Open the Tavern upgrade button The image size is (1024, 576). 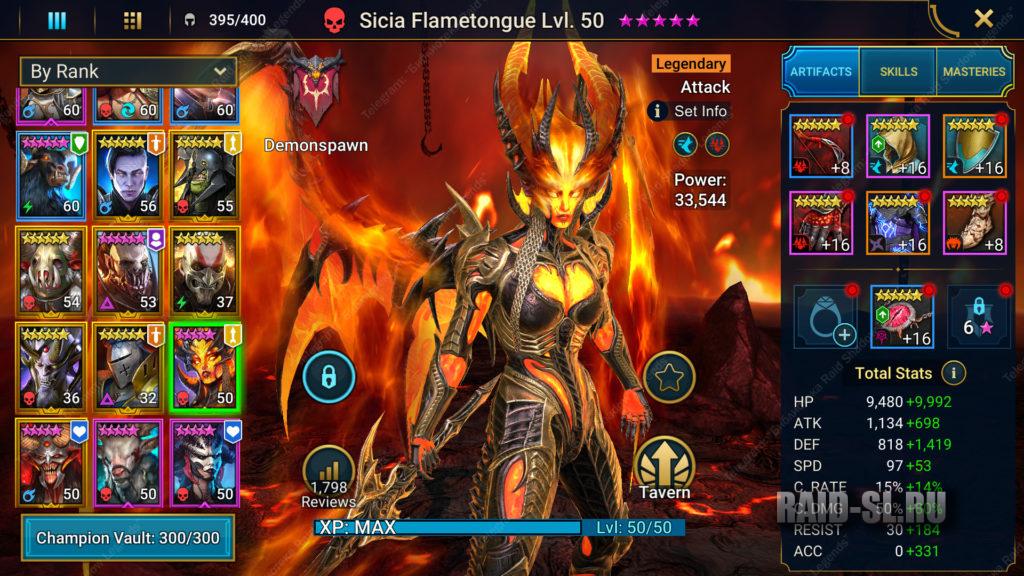[x=662, y=465]
